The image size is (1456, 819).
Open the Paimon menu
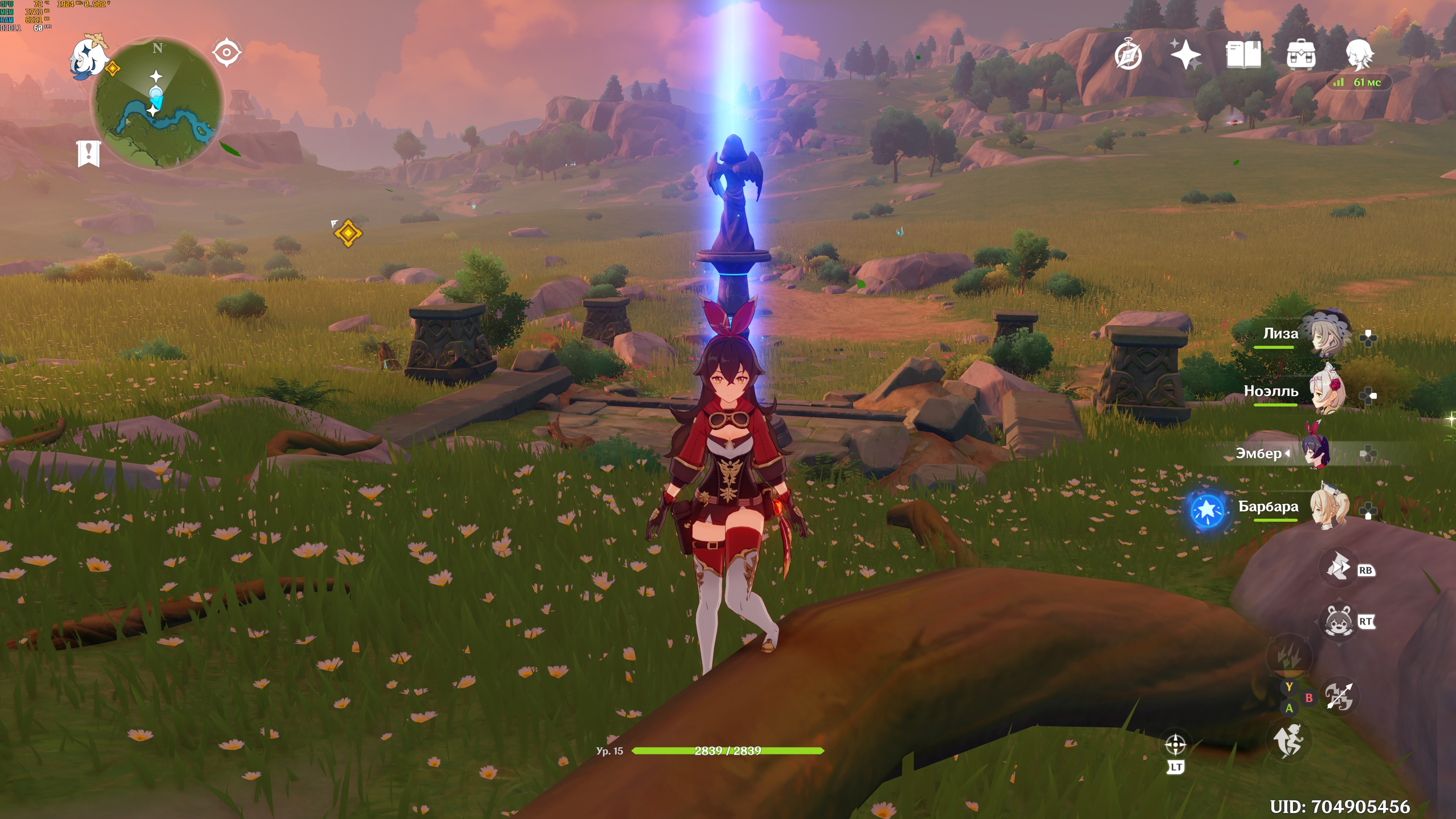coord(89,56)
